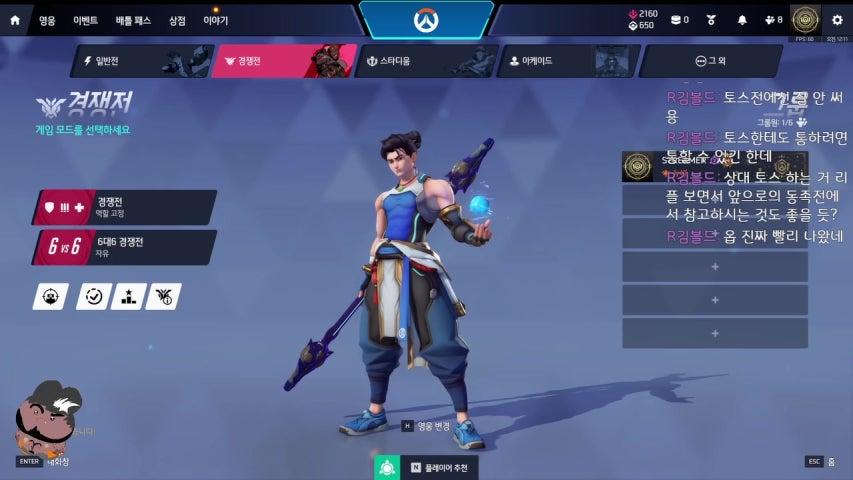Open the settings gear icon
This screenshot has height=480, width=853.
point(837,20)
